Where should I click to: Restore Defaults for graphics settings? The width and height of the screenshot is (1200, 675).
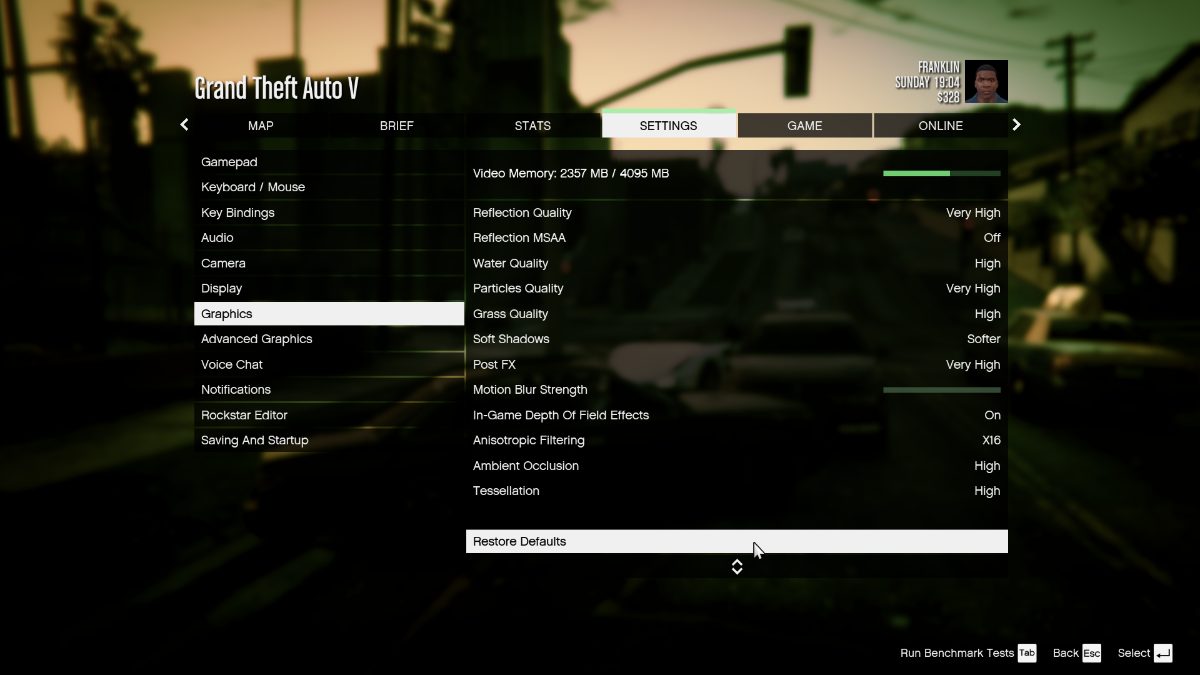click(736, 541)
